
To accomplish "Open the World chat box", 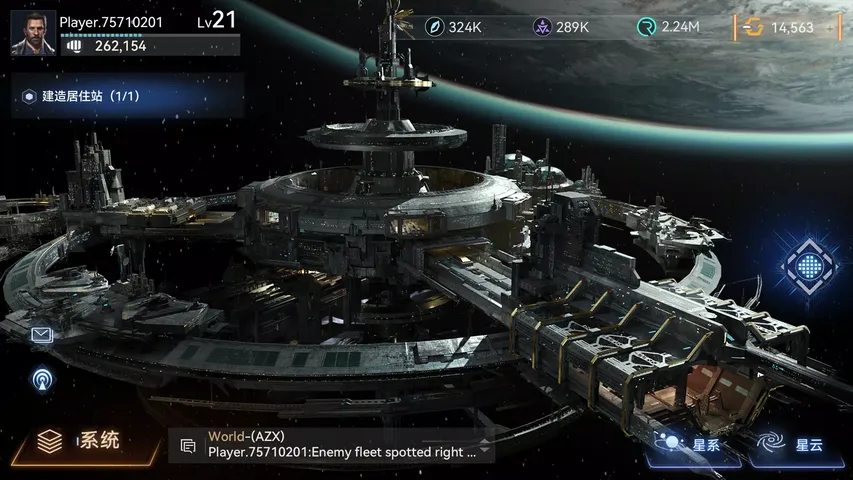I will 340,445.
